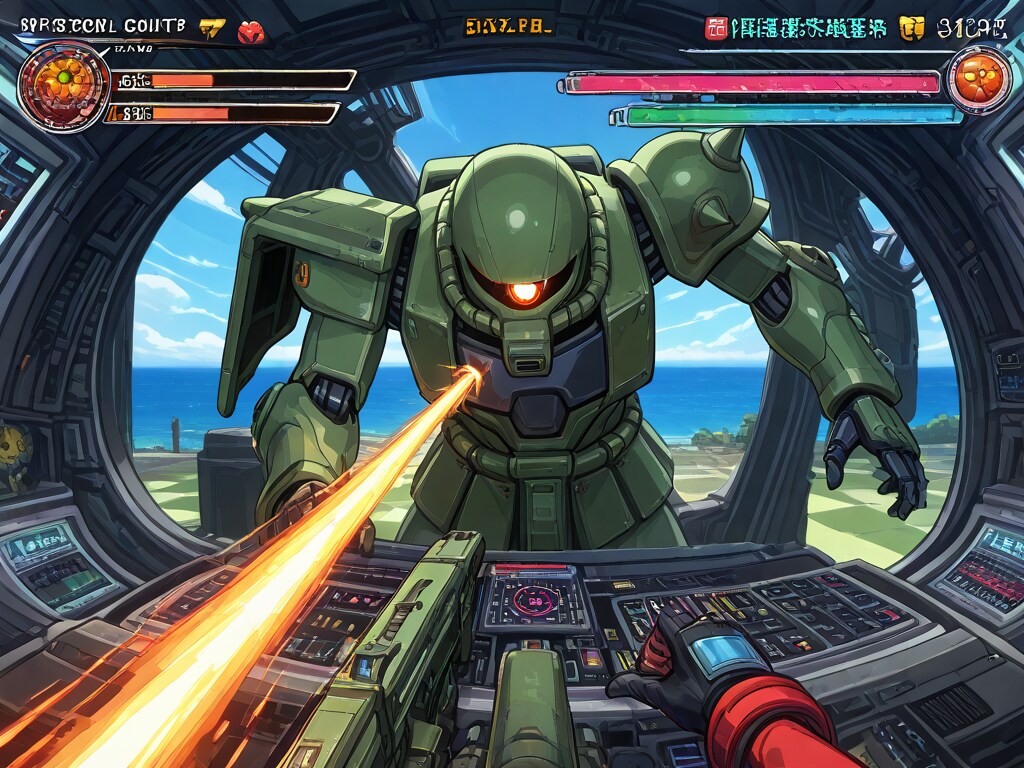Select the enemy's orange skull emblem

point(976,79)
